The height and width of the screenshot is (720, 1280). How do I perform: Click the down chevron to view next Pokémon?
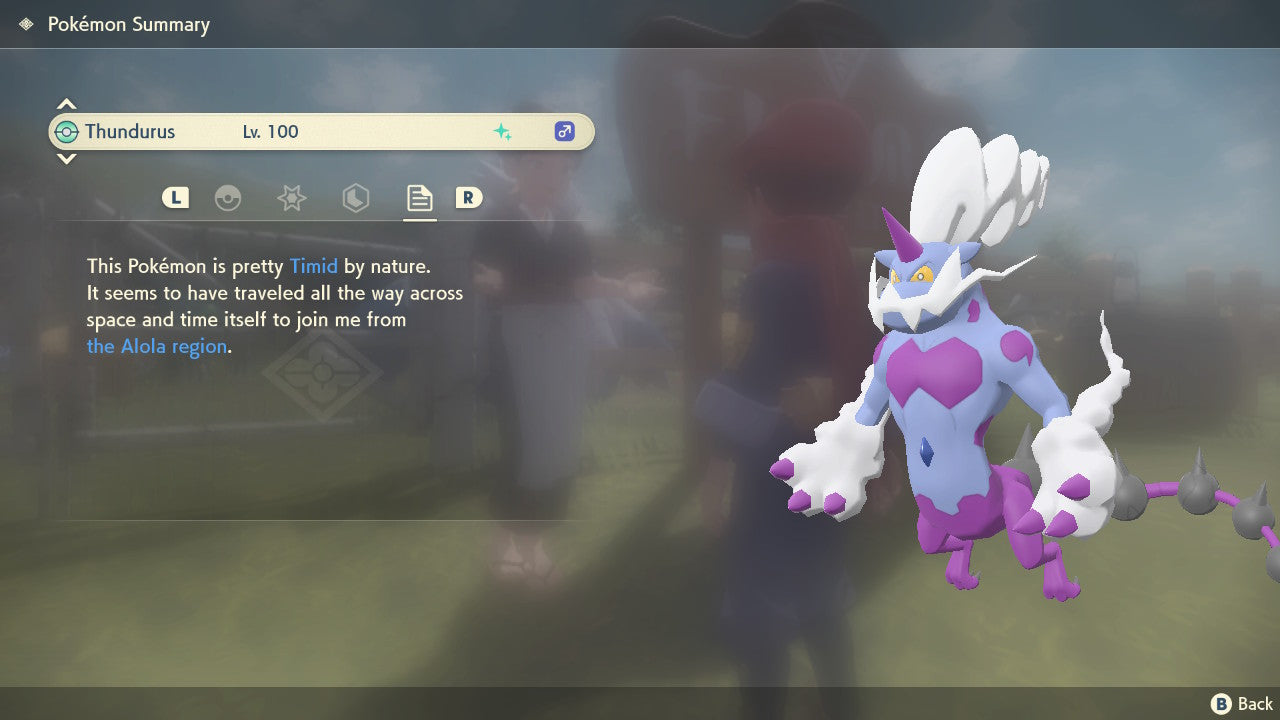point(66,159)
